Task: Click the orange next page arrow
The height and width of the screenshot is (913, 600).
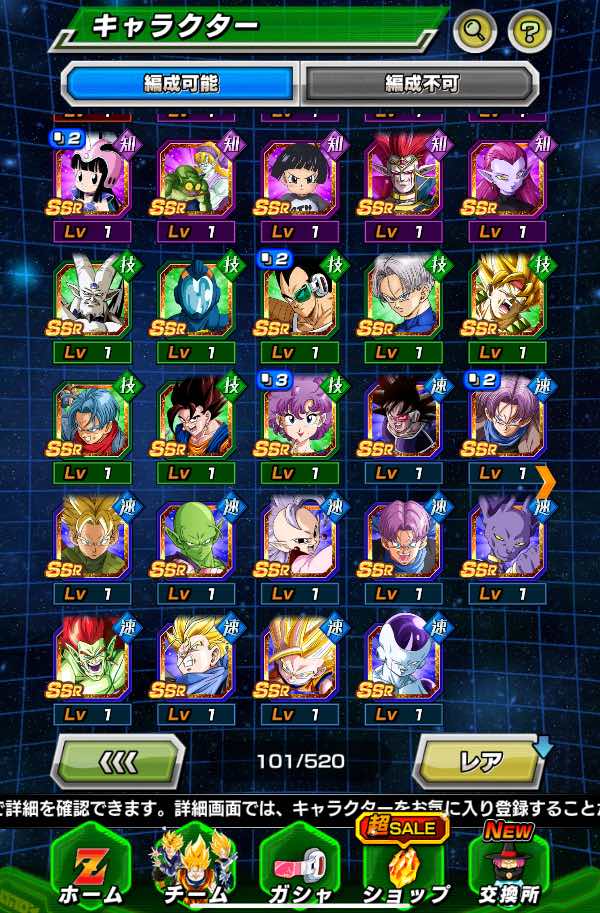Action: coord(546,481)
